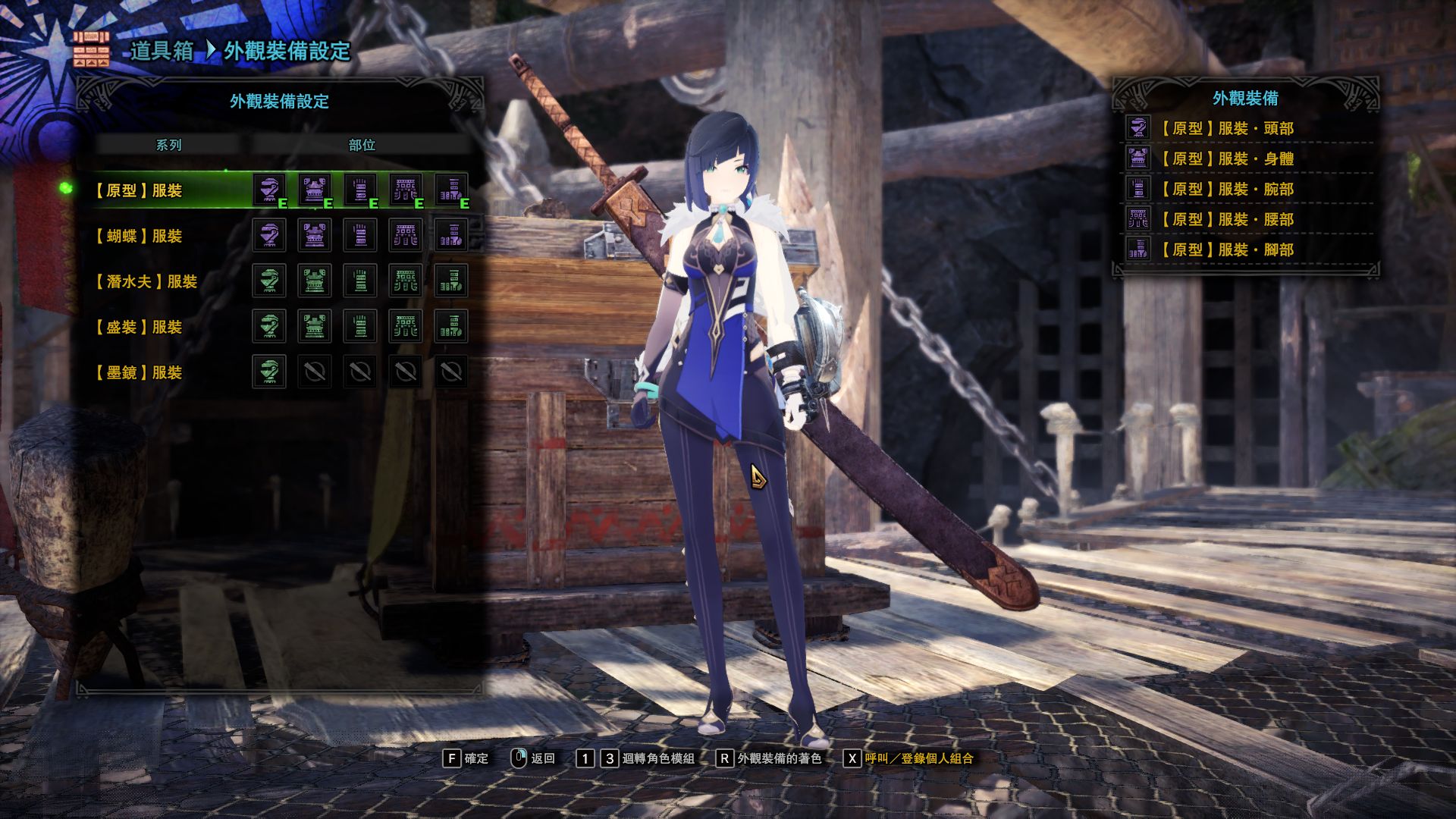Choose the equipped 【原型】服裝 head icon

click(269, 190)
